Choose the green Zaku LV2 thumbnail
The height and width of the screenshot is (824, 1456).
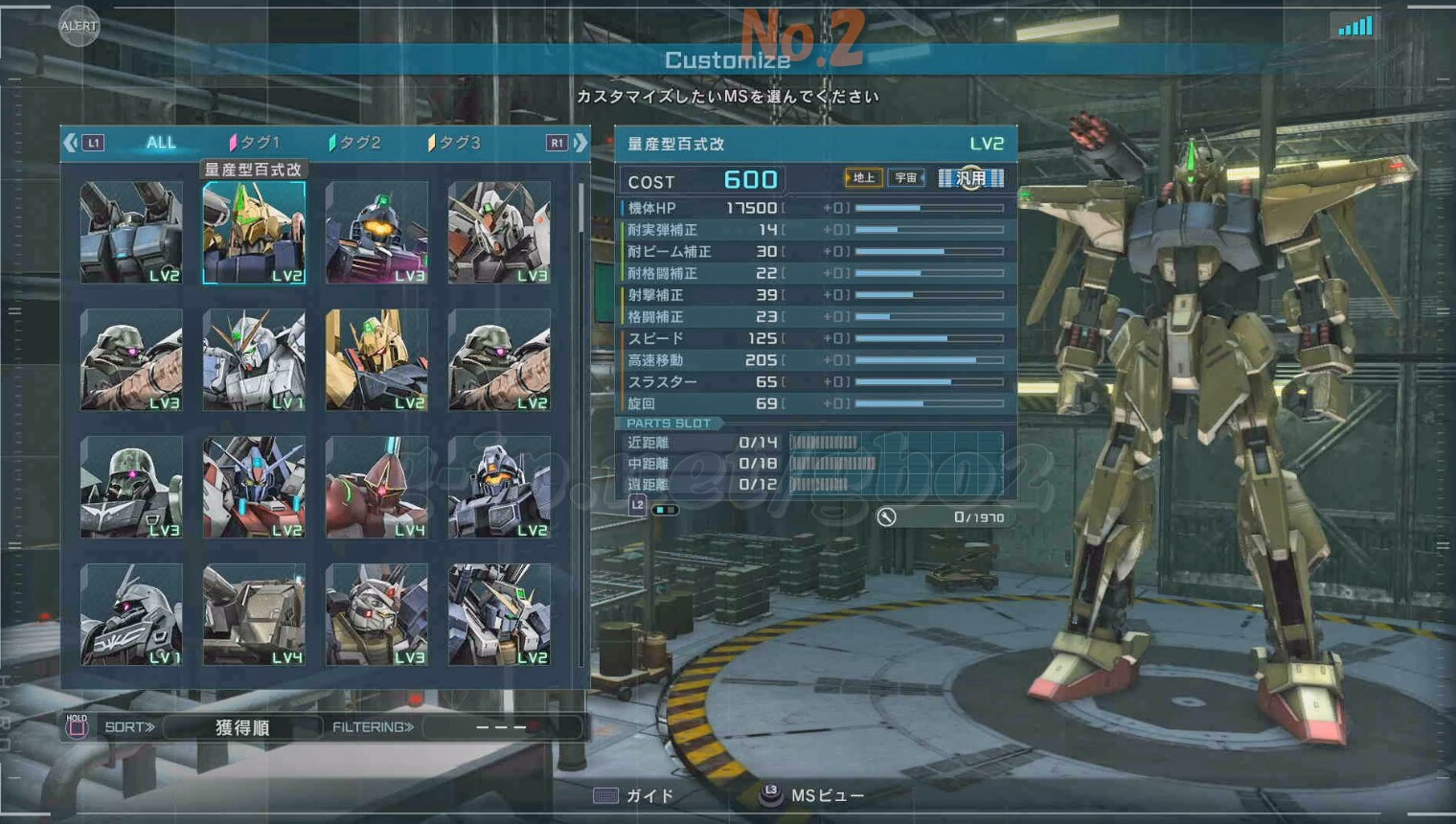point(499,360)
